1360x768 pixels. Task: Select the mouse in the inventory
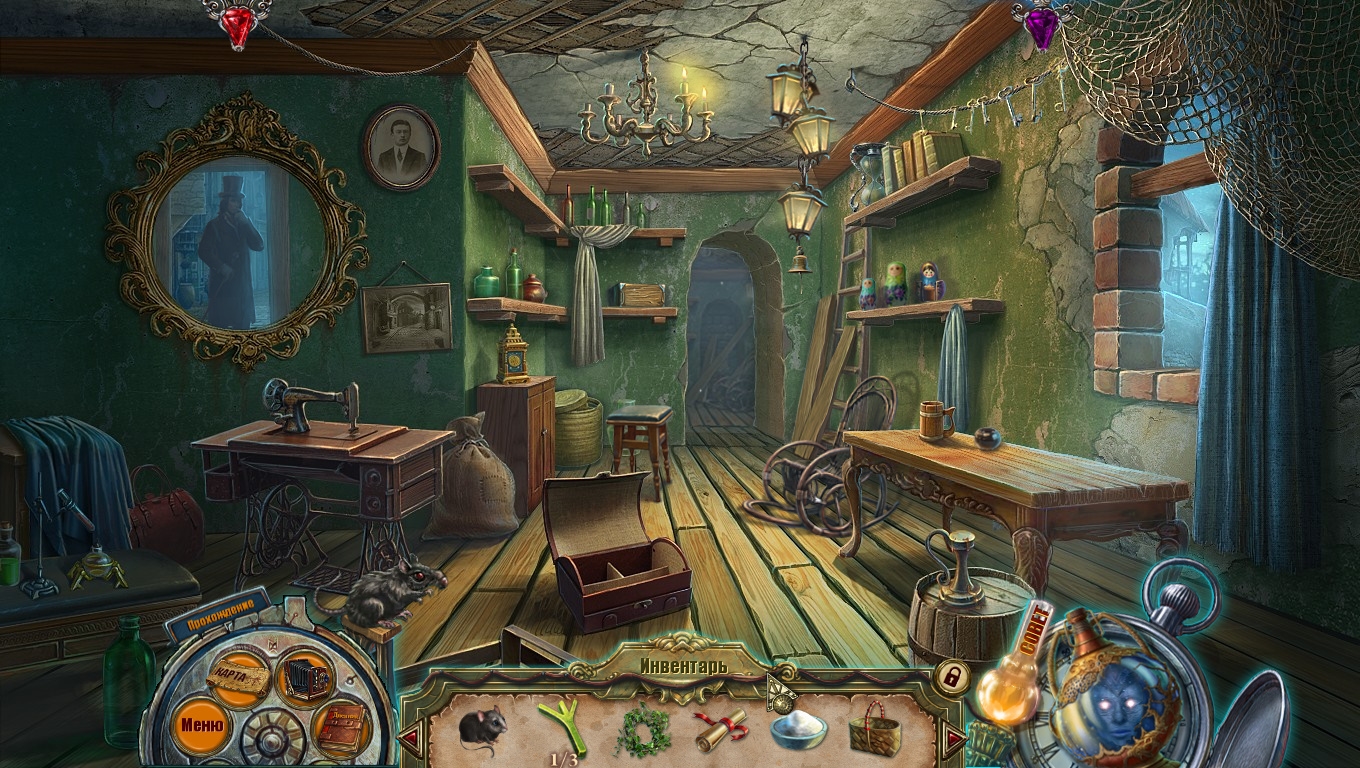[483, 726]
